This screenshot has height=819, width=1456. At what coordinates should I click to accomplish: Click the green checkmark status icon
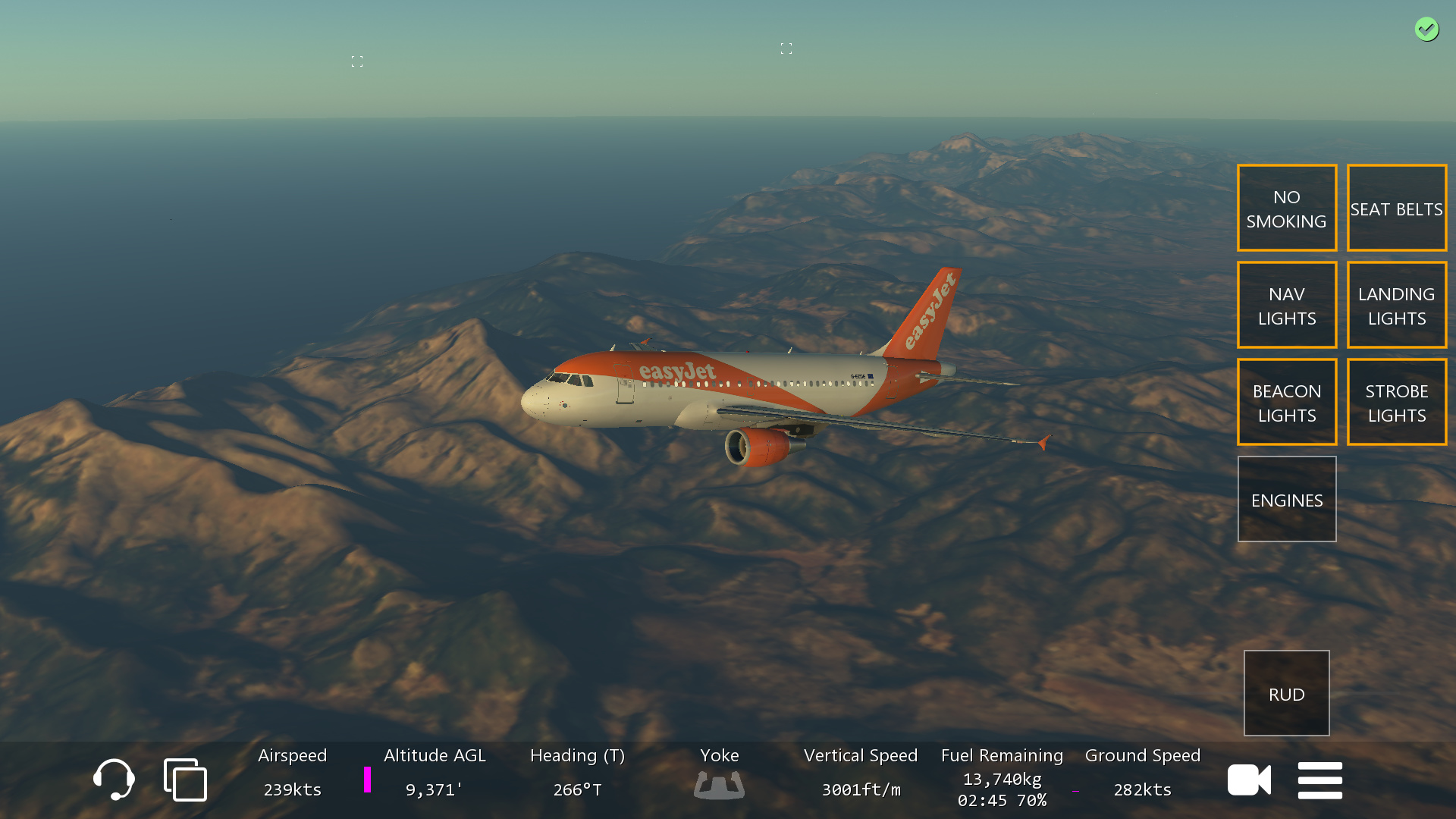pos(1426,30)
